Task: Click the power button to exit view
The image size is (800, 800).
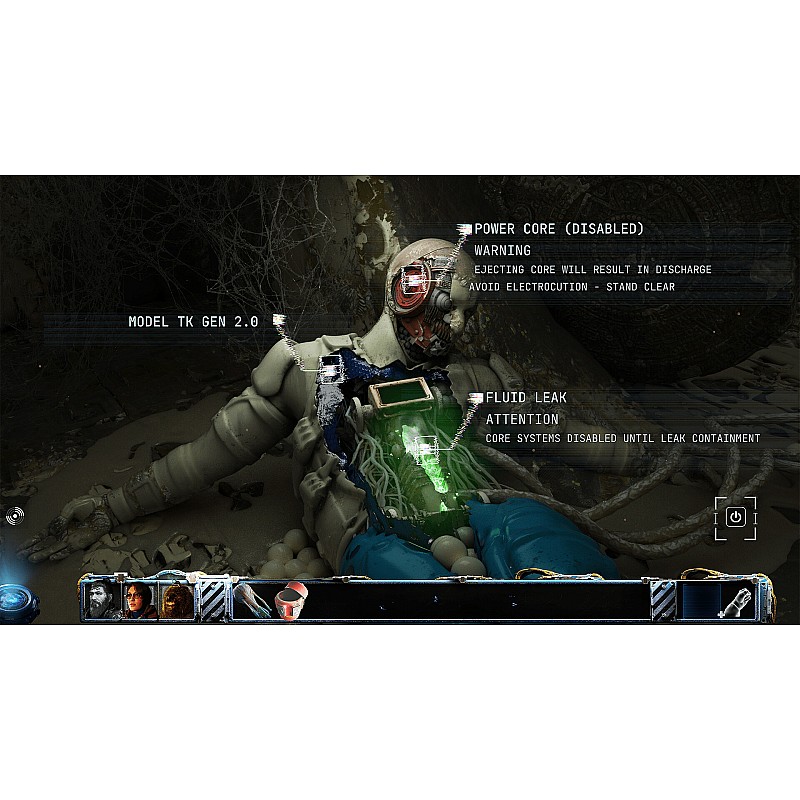Action: pos(735,517)
